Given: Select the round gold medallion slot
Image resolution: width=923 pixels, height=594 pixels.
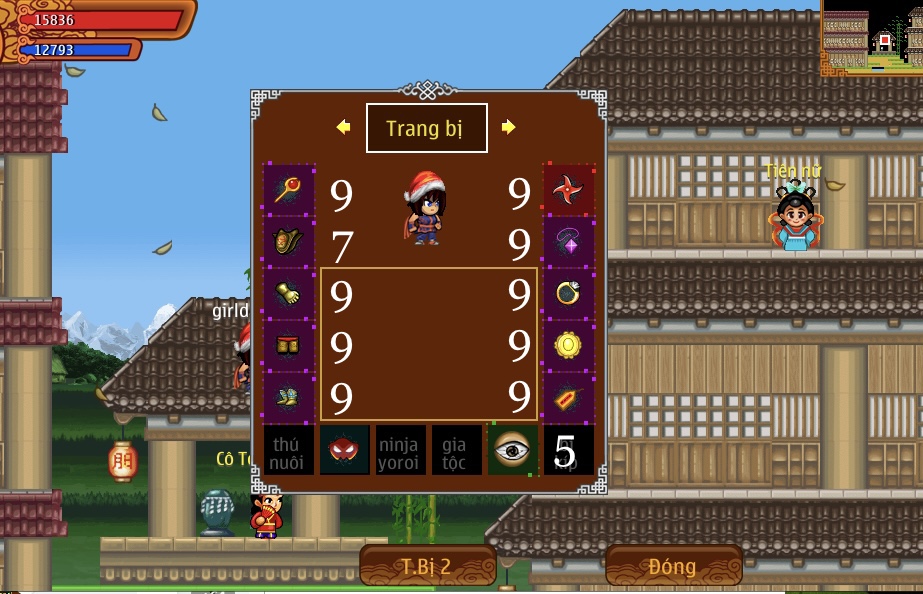Looking at the screenshot, I should coord(569,346).
